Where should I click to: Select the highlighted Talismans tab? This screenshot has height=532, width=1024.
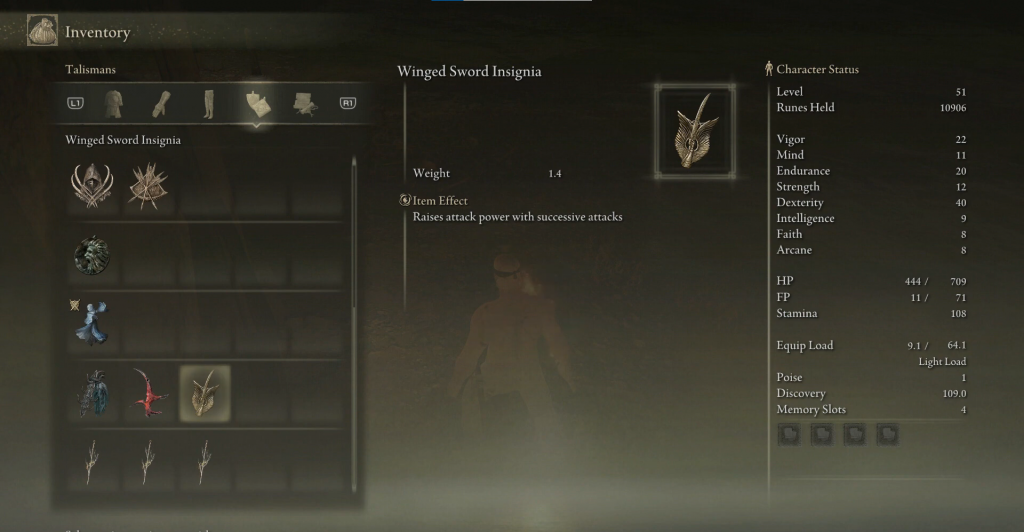tap(257, 103)
